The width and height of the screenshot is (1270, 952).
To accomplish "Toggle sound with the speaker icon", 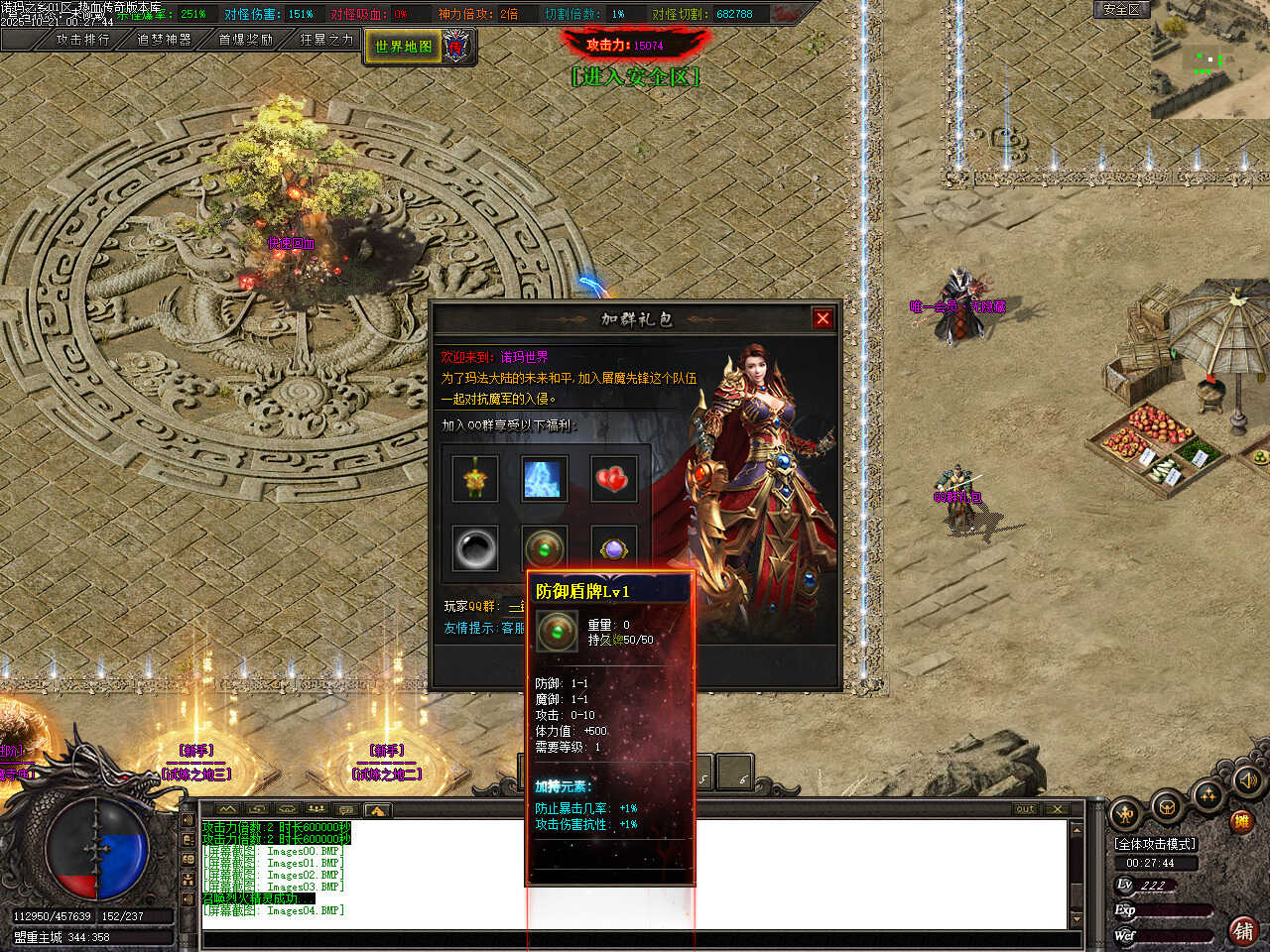I will point(1247,781).
